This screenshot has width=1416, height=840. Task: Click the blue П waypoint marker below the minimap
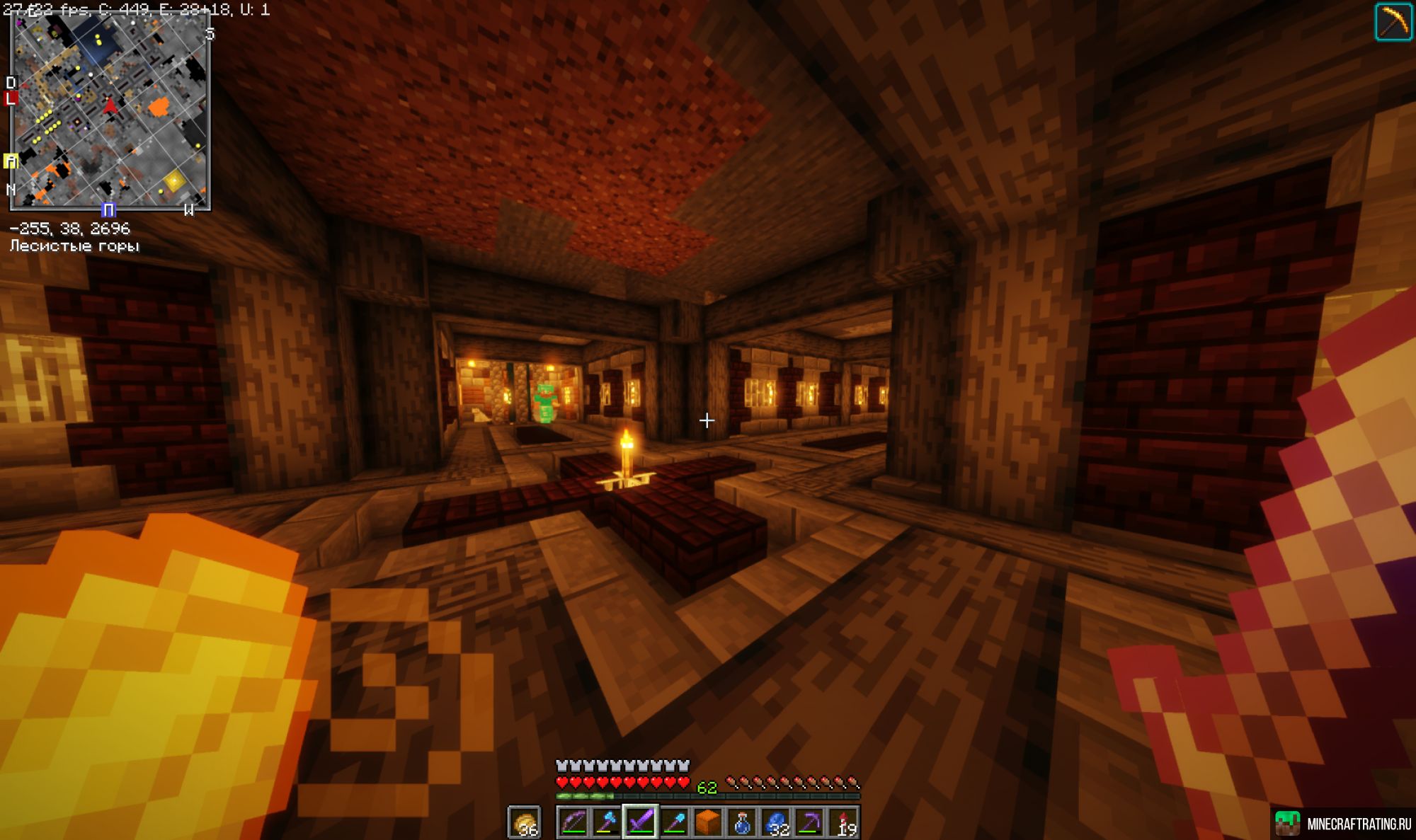click(x=110, y=210)
